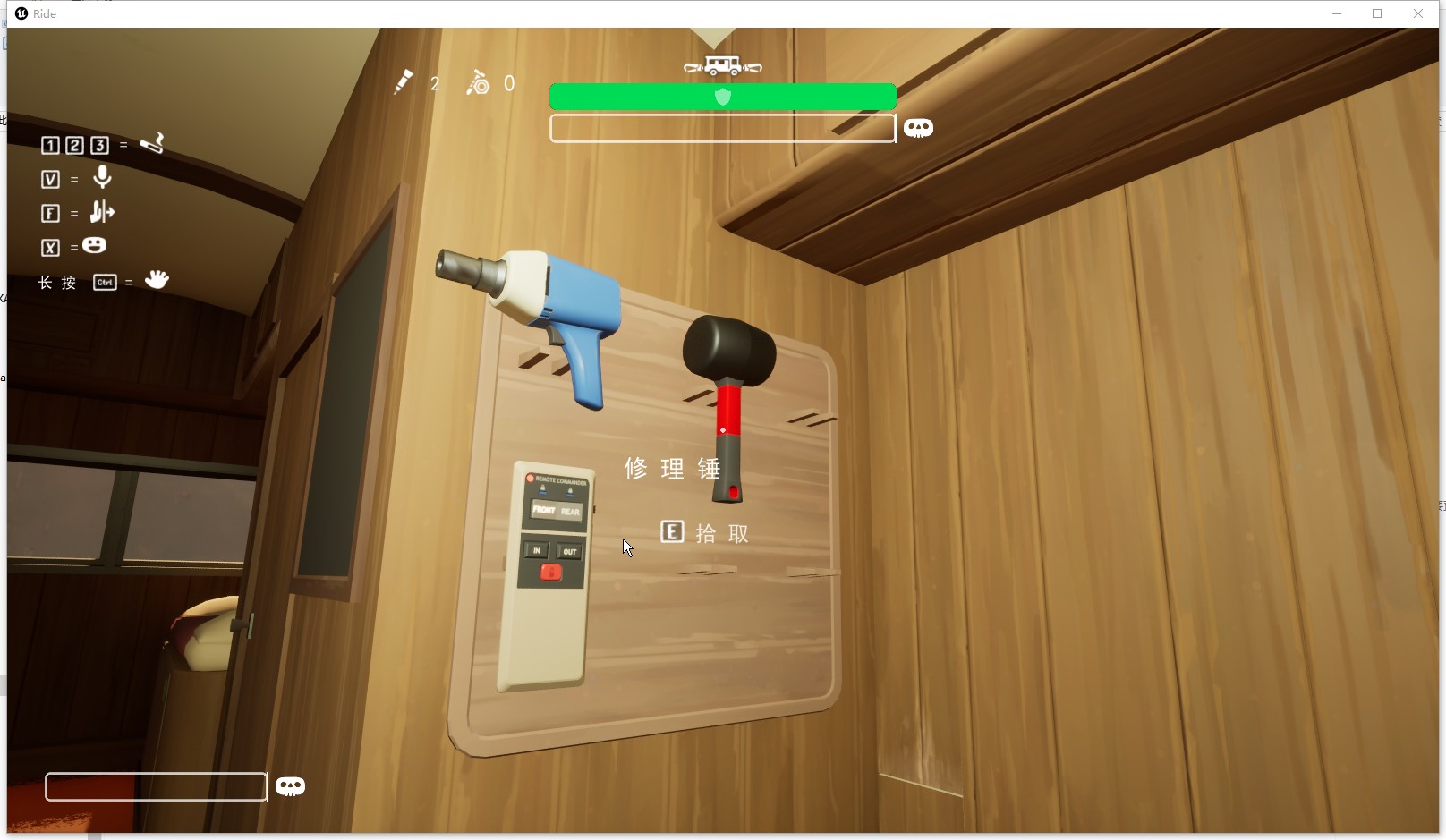Click the smoking pipe icon beside keys 1 2 3

152,143
